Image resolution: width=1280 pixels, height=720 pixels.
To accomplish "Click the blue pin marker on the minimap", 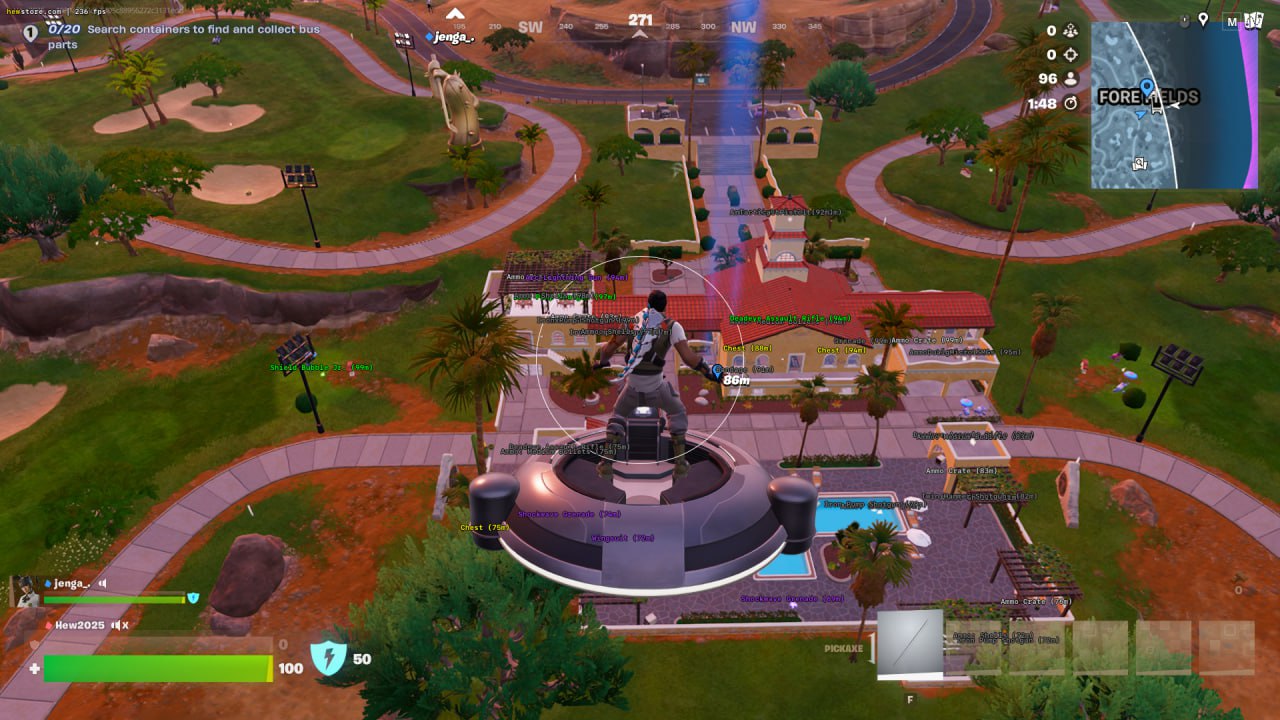I will coord(1146,89).
